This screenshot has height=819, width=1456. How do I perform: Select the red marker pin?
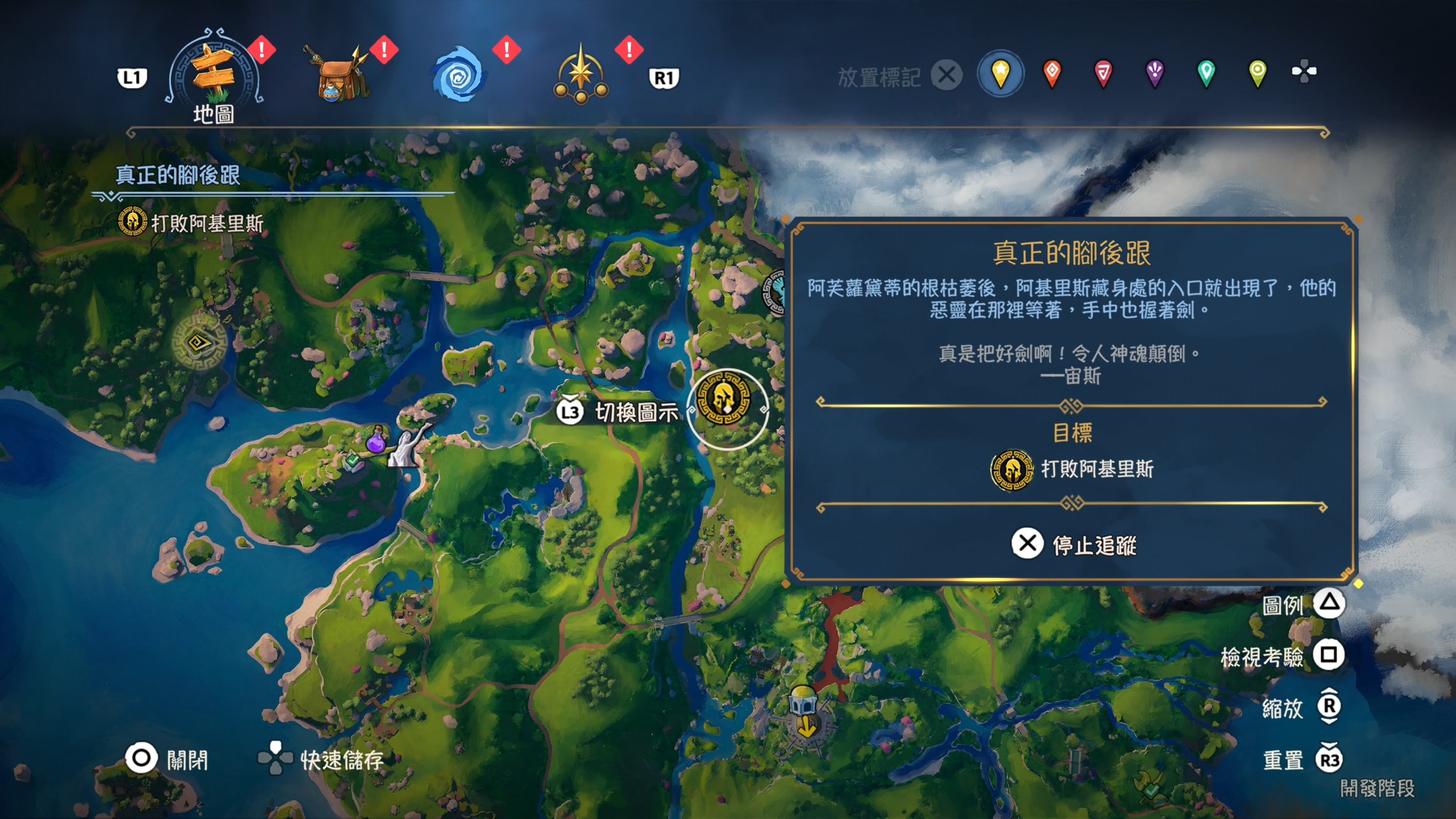[x=1053, y=74]
